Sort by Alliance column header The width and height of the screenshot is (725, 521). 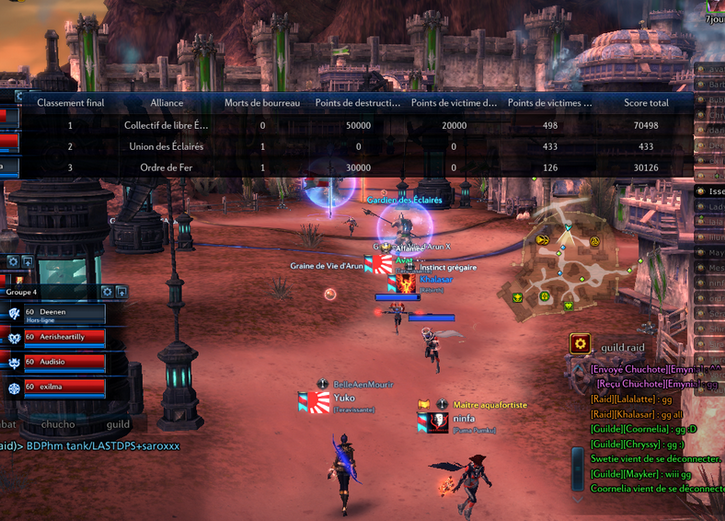[167, 103]
